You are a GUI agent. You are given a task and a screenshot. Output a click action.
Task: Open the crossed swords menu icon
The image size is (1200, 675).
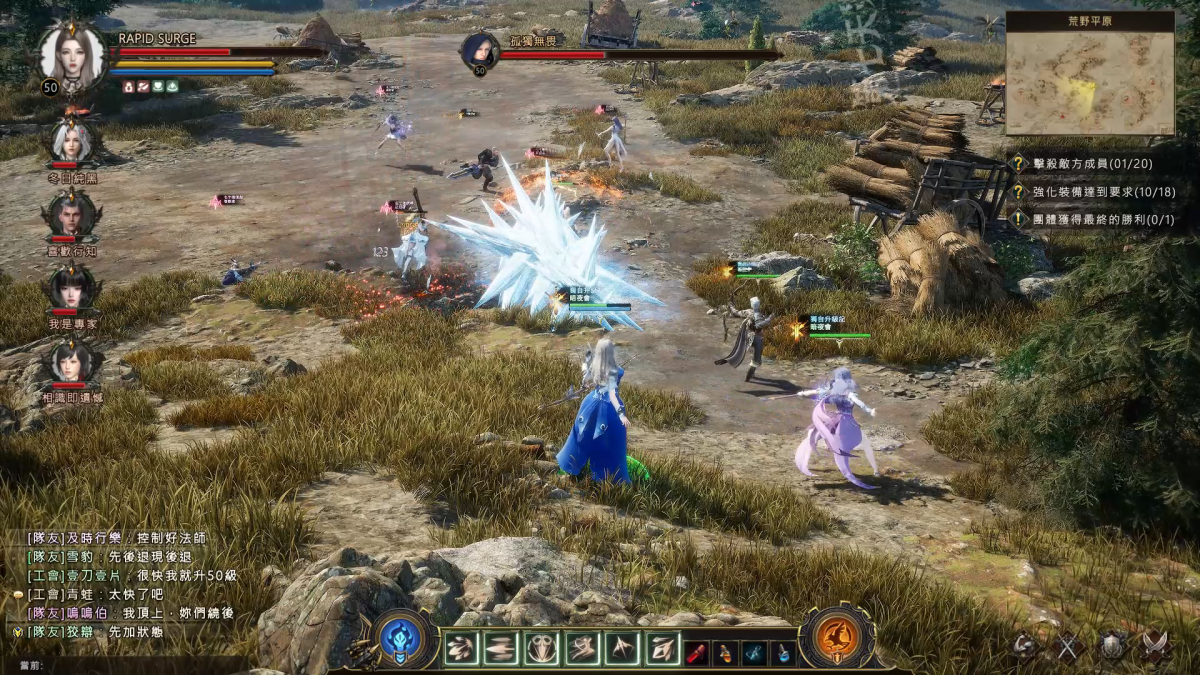point(1068,647)
